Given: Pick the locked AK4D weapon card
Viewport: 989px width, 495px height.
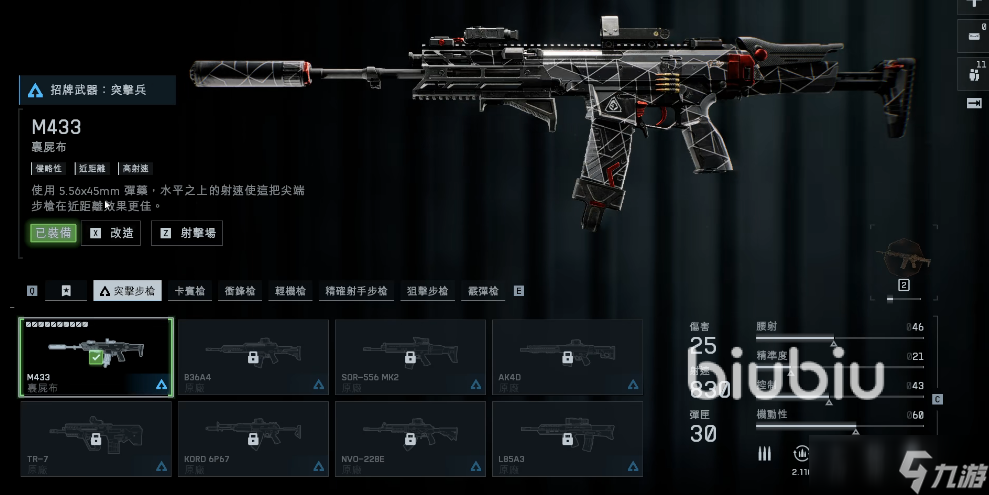Looking at the screenshot, I should (x=567, y=357).
